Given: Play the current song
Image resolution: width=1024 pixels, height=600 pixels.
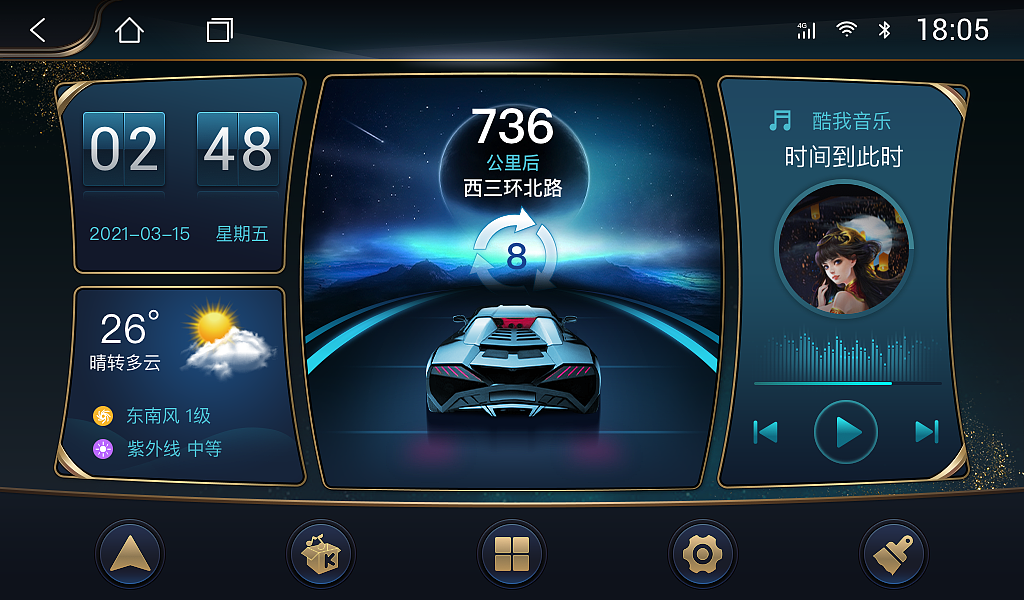Looking at the screenshot, I should click(846, 432).
